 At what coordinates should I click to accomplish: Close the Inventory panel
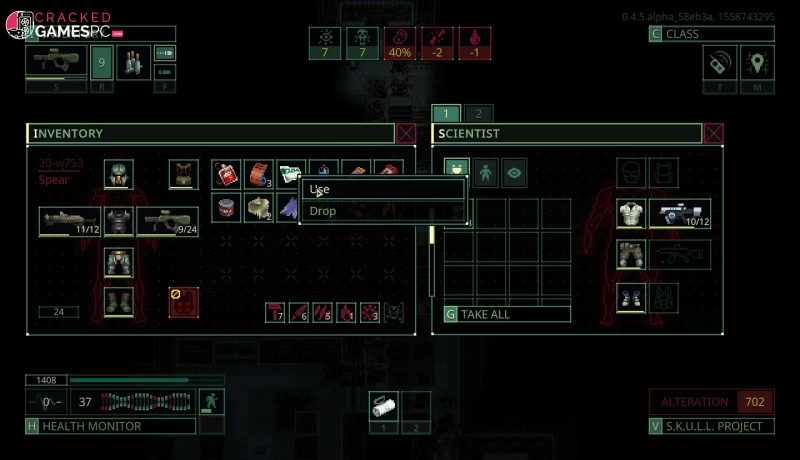(406, 133)
